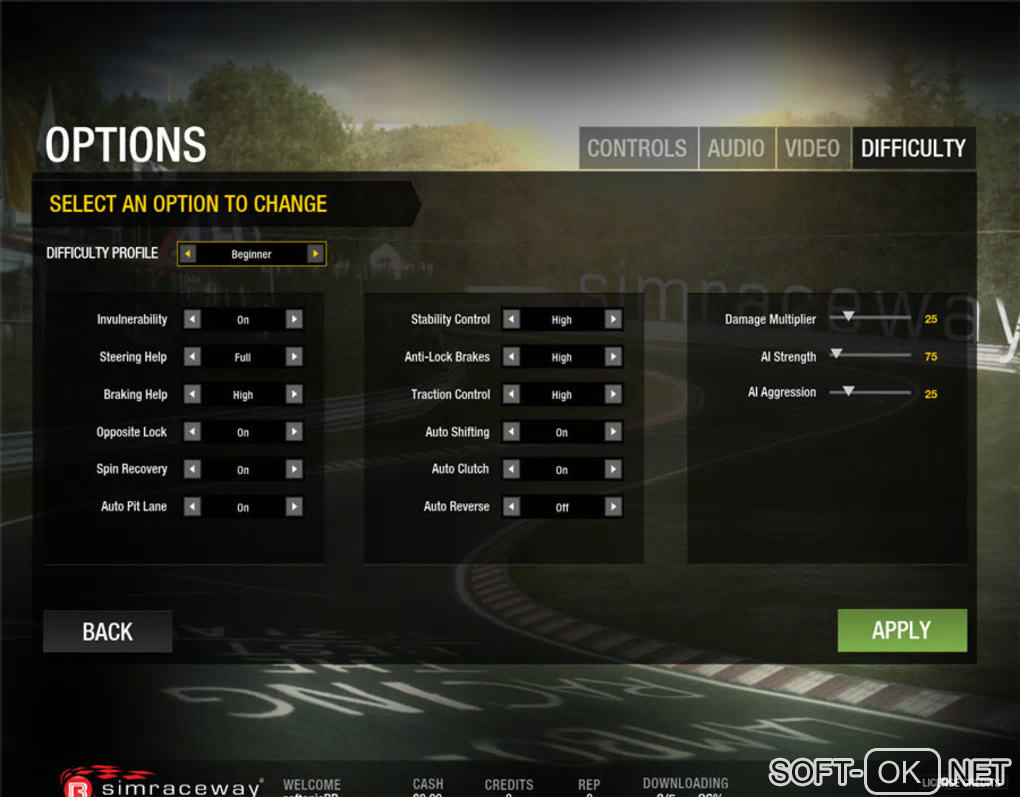Click left arrow next to Auto Pit Lane

[192, 507]
